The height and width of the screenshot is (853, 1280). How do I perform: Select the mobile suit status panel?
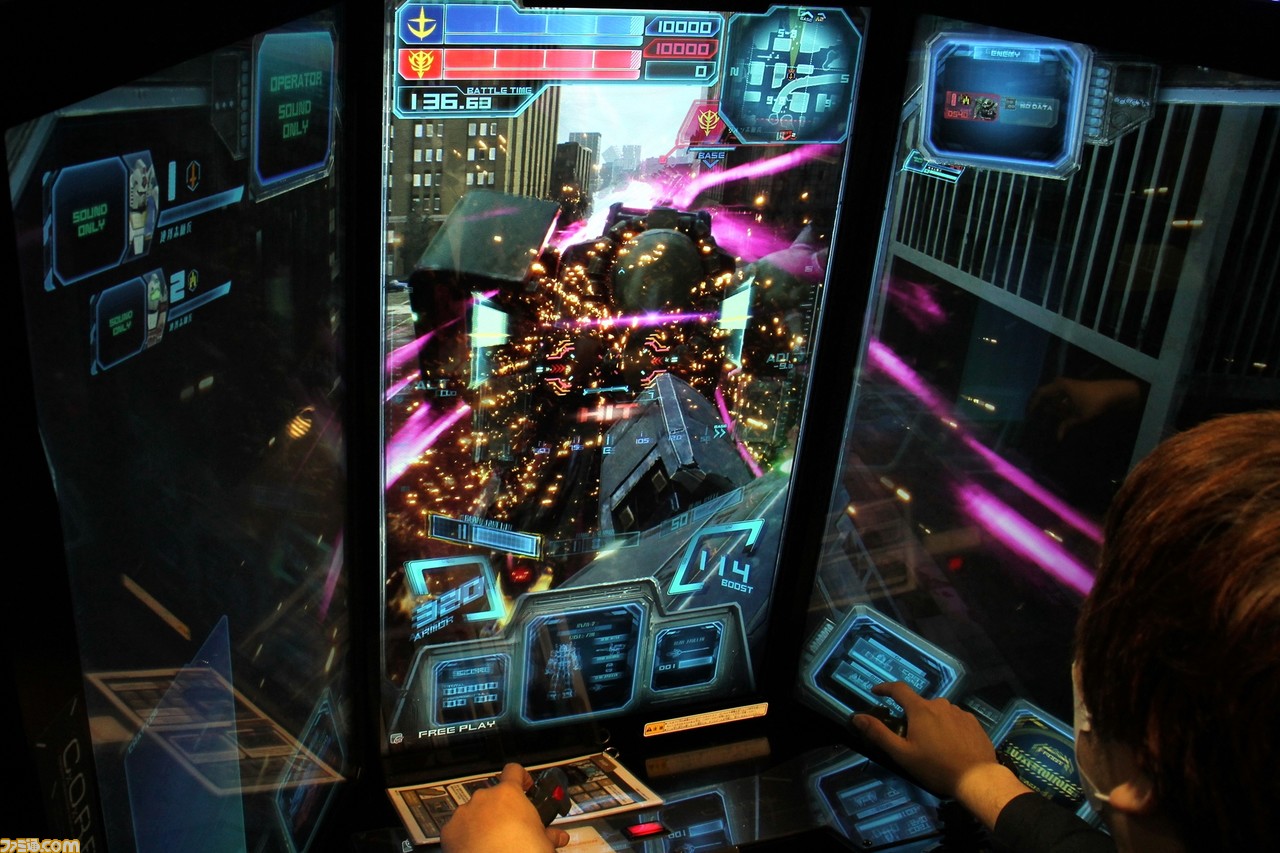(x=582, y=662)
